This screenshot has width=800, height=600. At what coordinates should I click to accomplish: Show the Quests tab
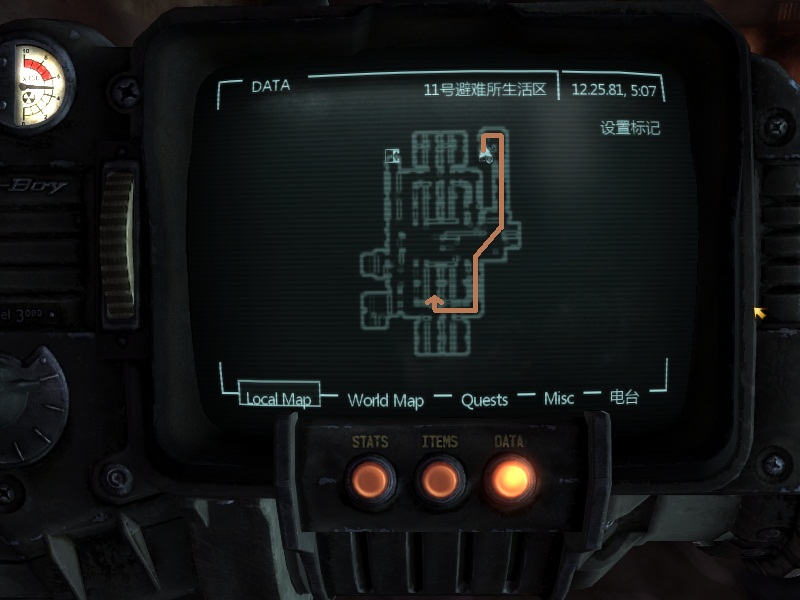tap(484, 400)
